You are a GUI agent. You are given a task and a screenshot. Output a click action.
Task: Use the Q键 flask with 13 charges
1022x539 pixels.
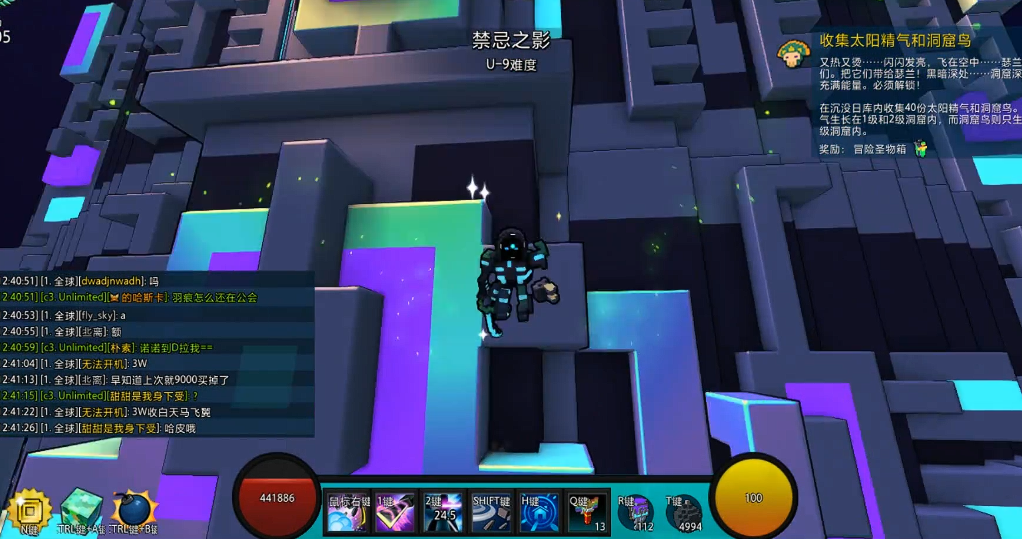point(588,512)
